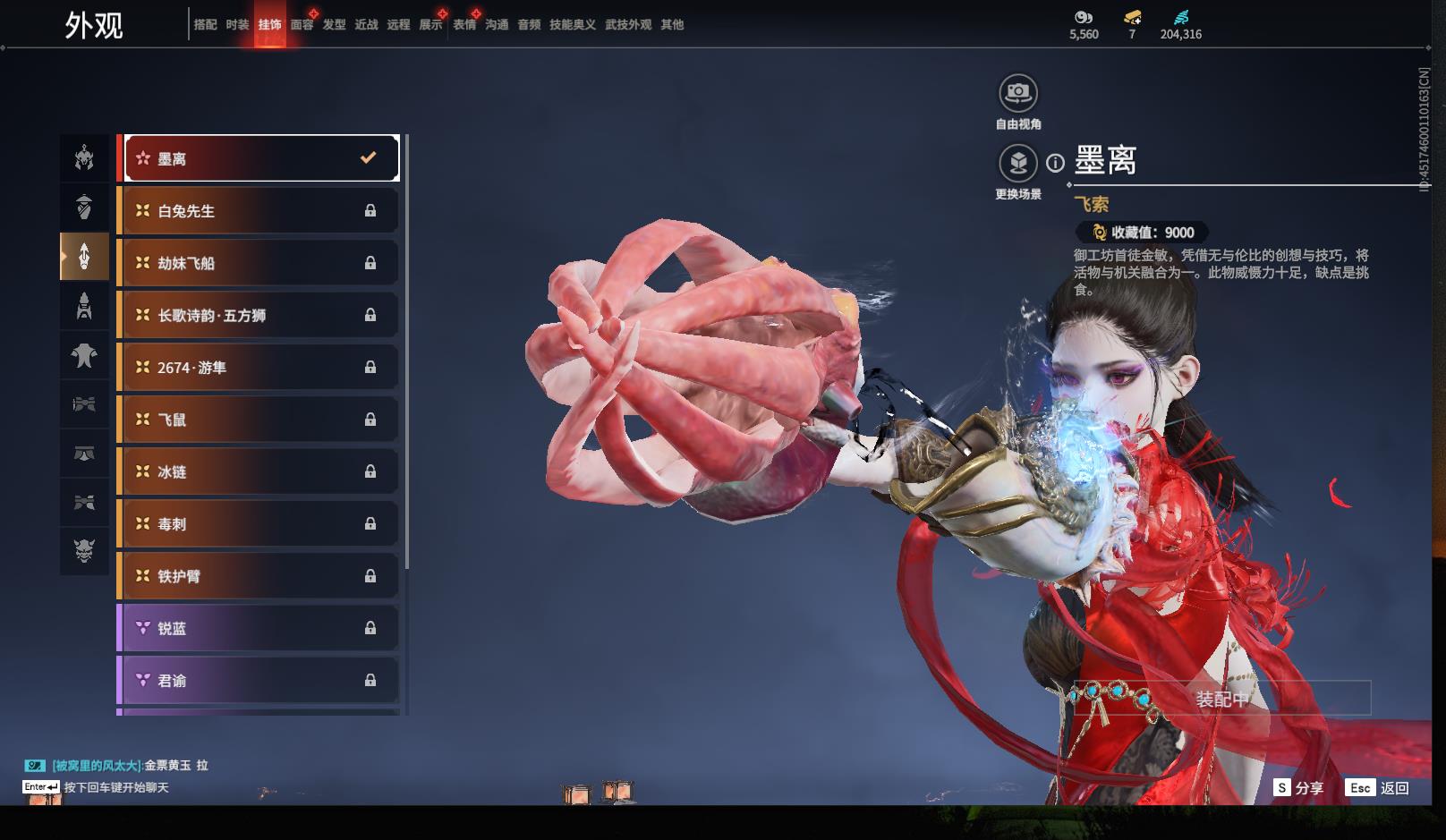
Task: Open the 表情 tab
Action: click(464, 25)
